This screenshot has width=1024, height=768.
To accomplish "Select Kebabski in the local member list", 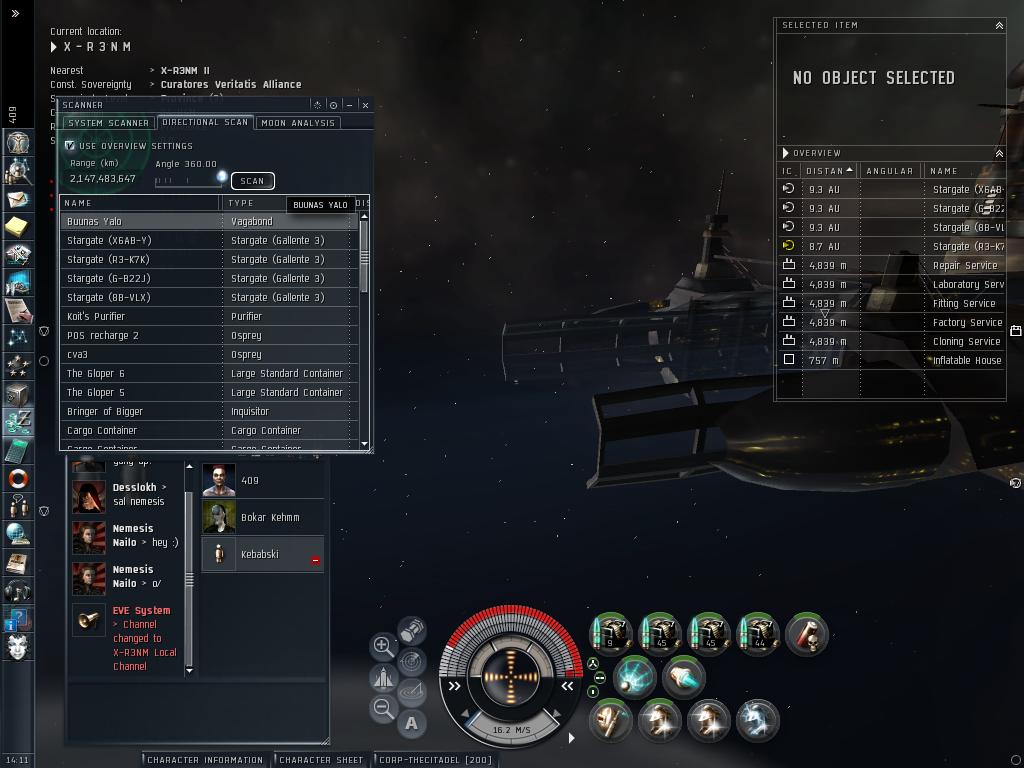I will click(259, 554).
